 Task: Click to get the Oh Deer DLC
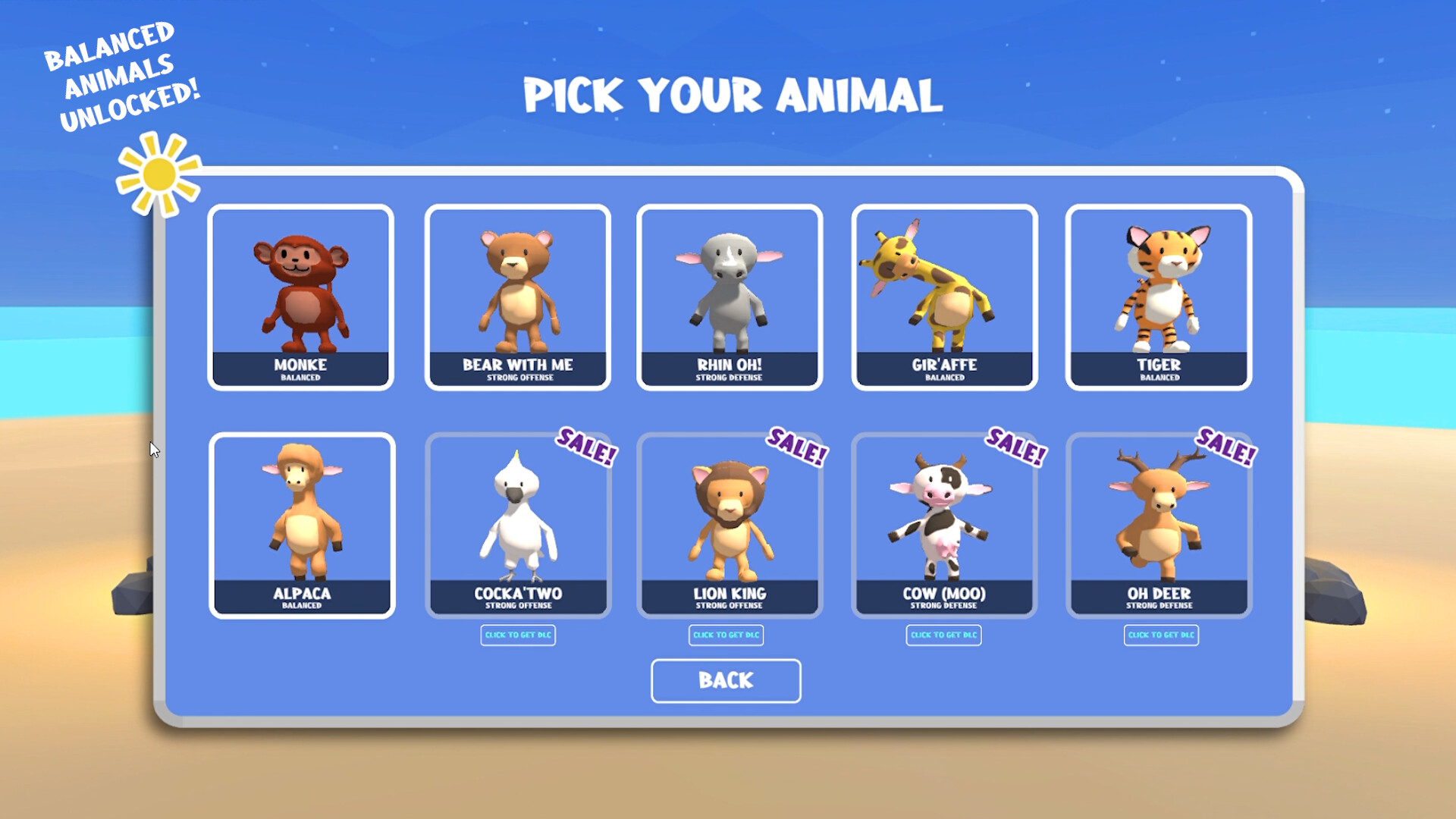[x=1162, y=635]
